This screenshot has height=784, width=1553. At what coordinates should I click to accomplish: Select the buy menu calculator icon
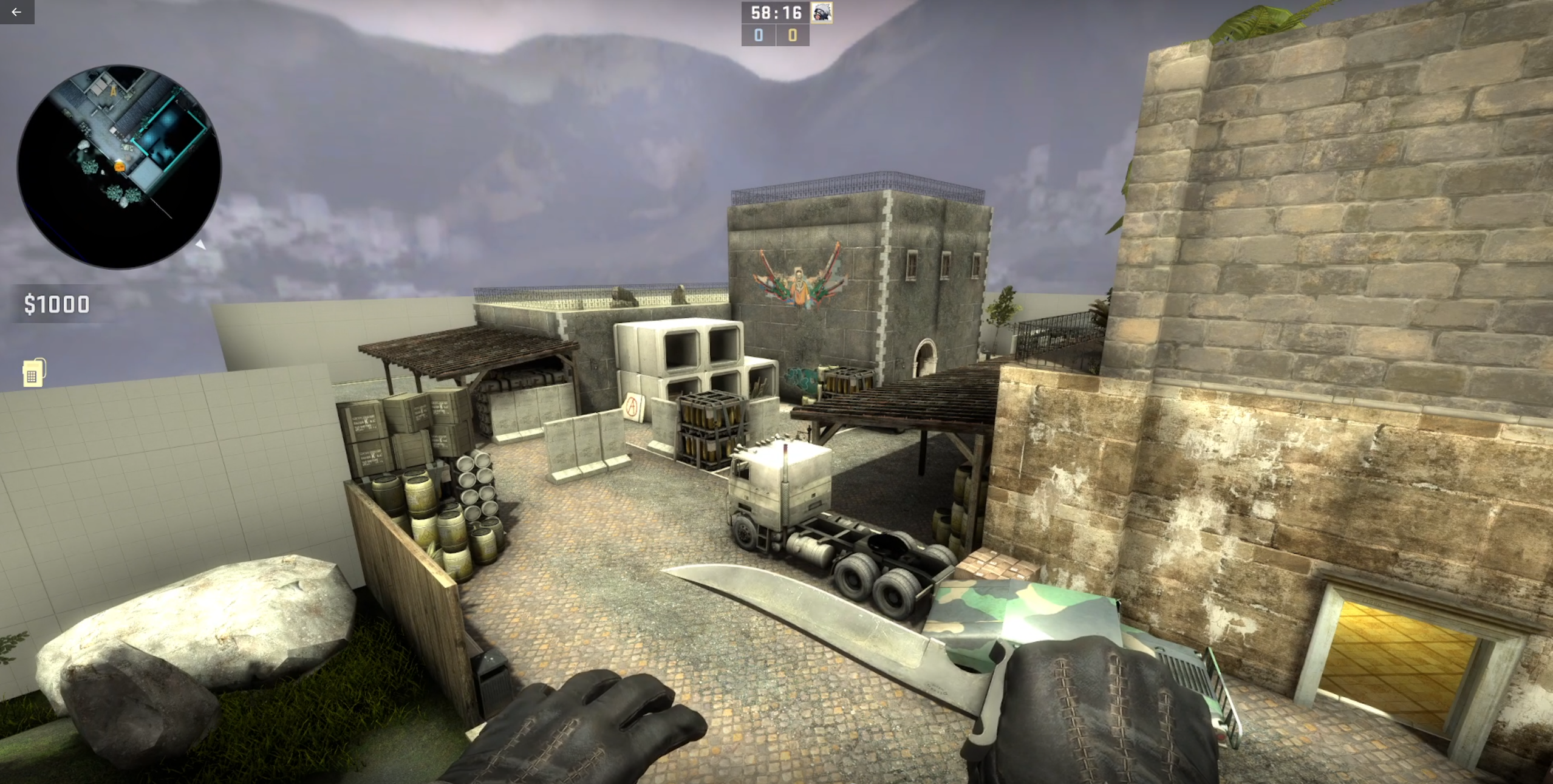coord(33,373)
